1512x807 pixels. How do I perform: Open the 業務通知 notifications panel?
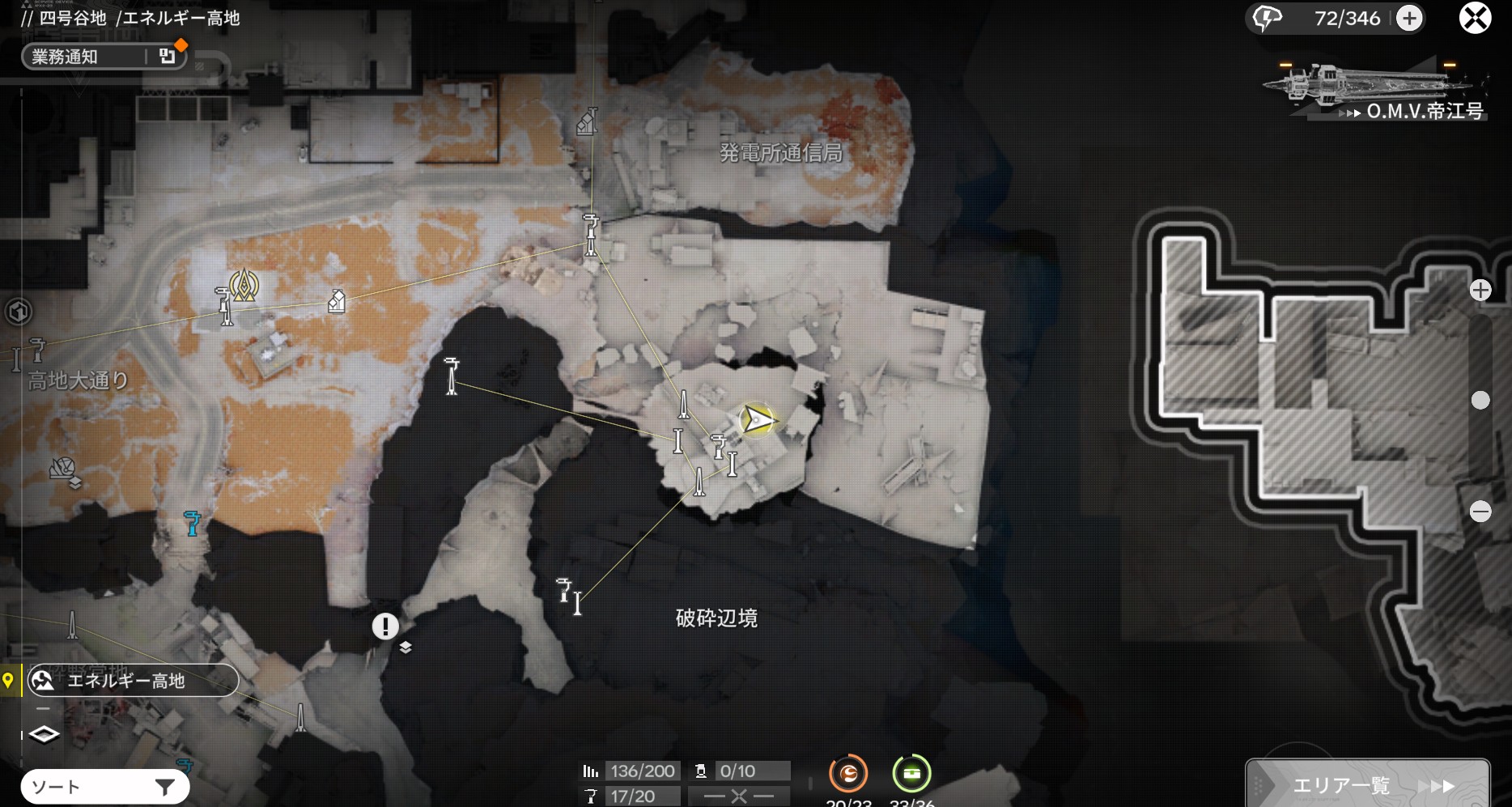97,56
